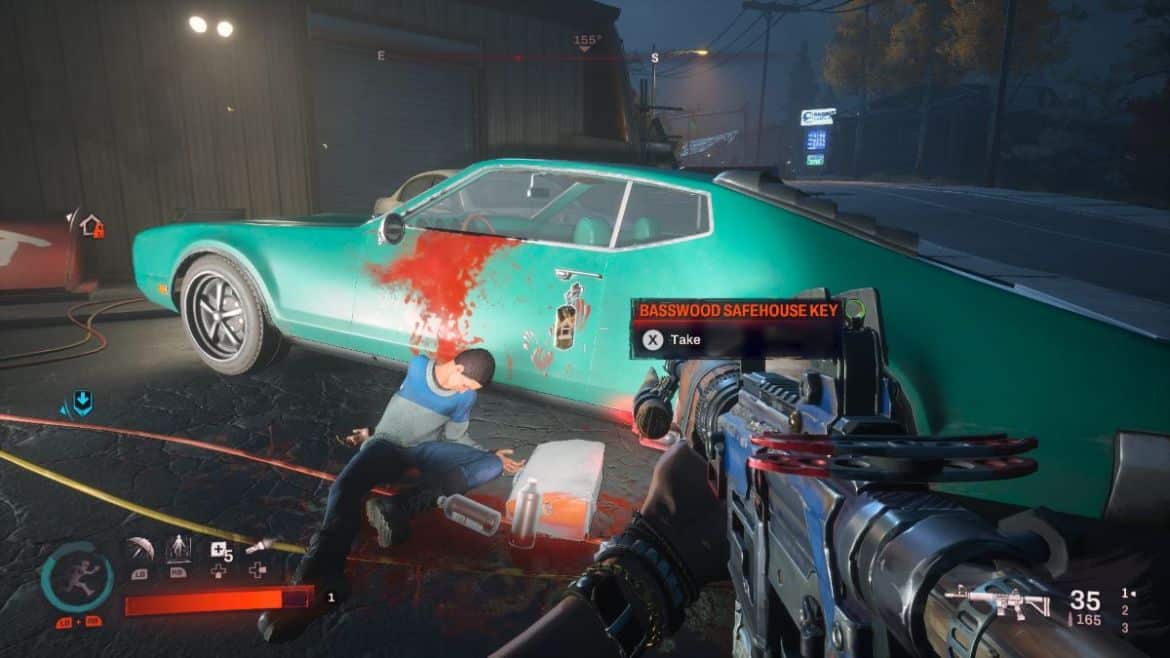
Task: Select the assault rifle weapon icon
Action: 997,600
